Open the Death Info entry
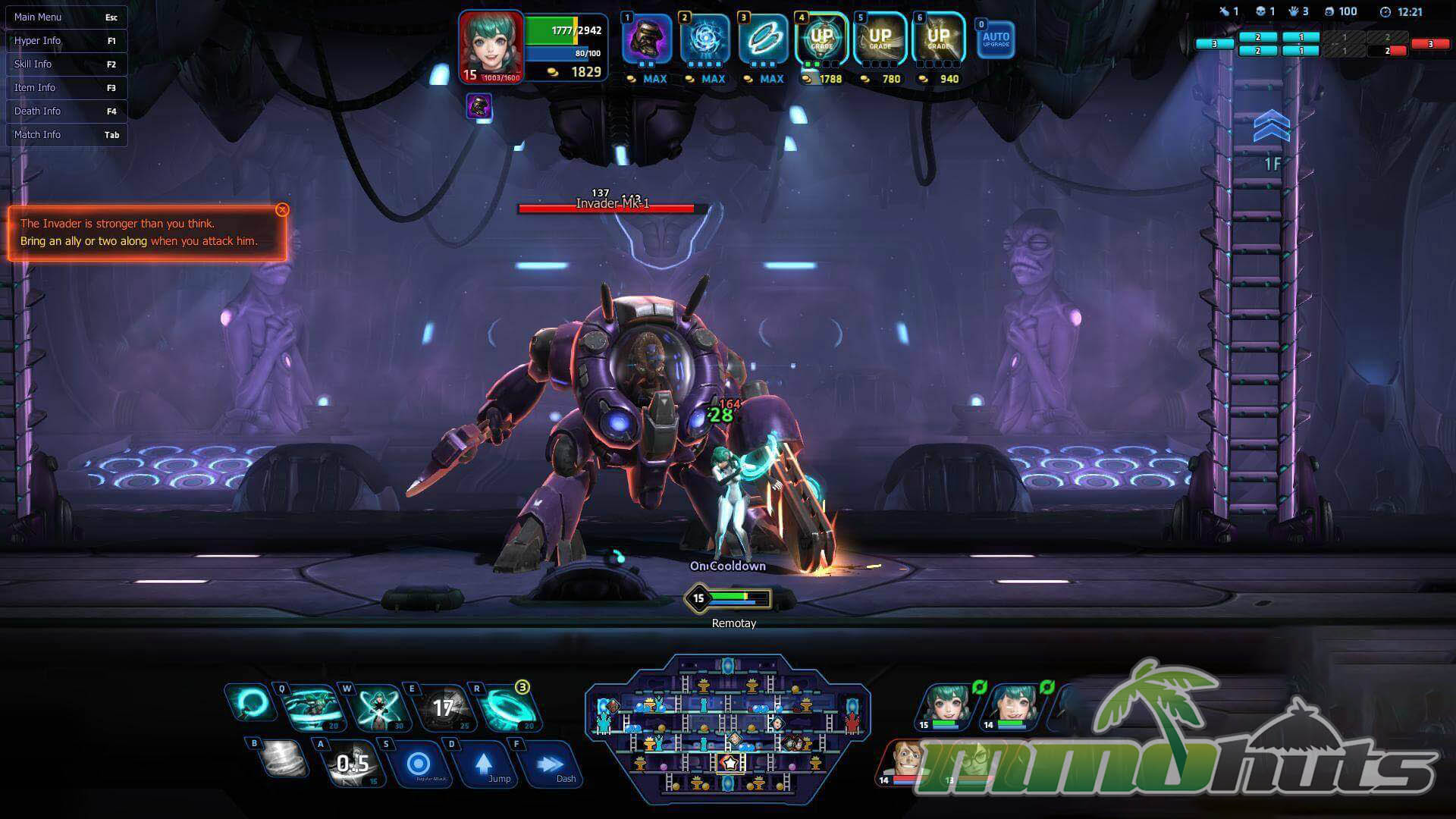This screenshot has height=819, width=1456. tap(66, 111)
